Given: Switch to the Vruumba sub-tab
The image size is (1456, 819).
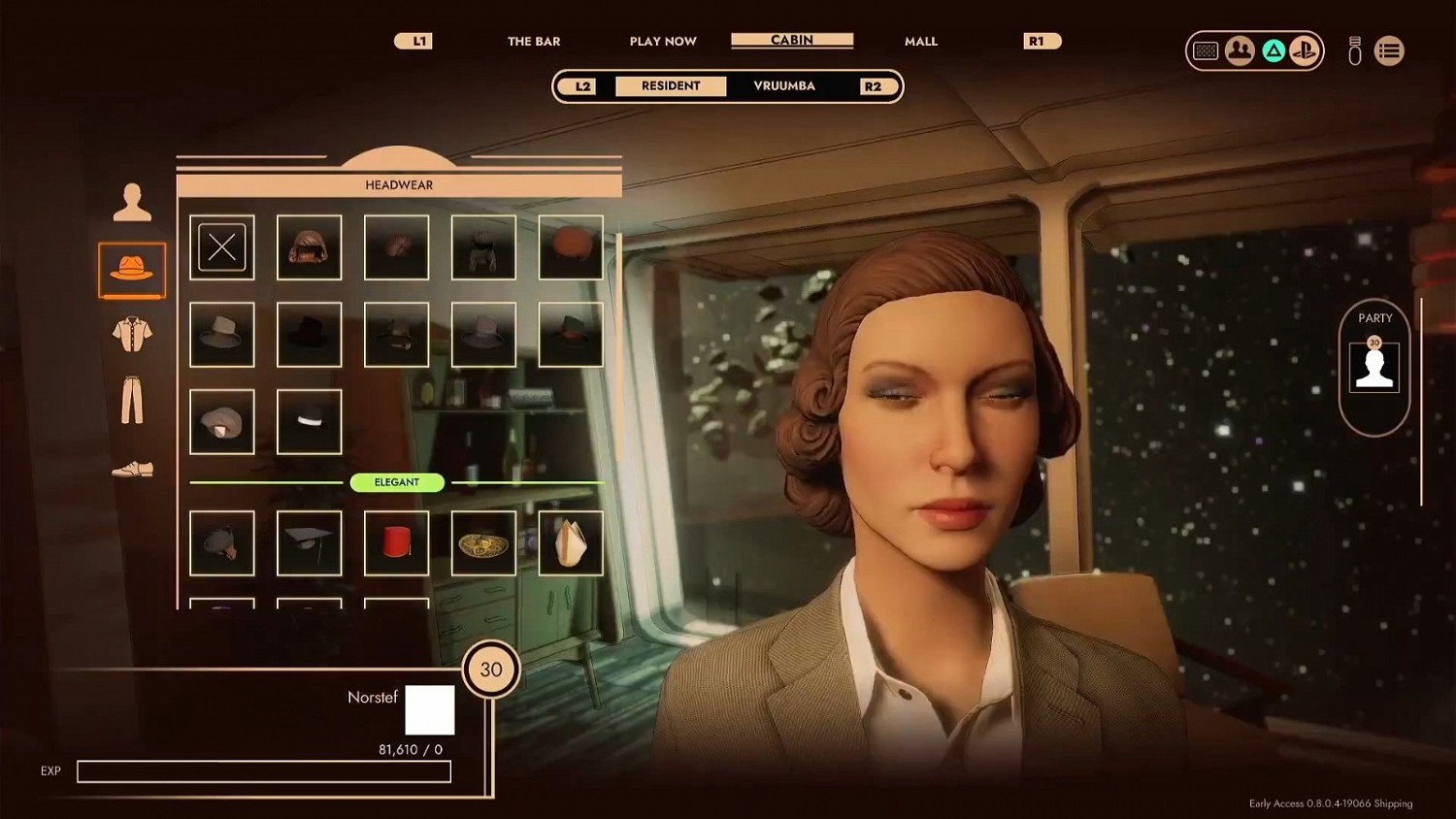Looking at the screenshot, I should (784, 85).
